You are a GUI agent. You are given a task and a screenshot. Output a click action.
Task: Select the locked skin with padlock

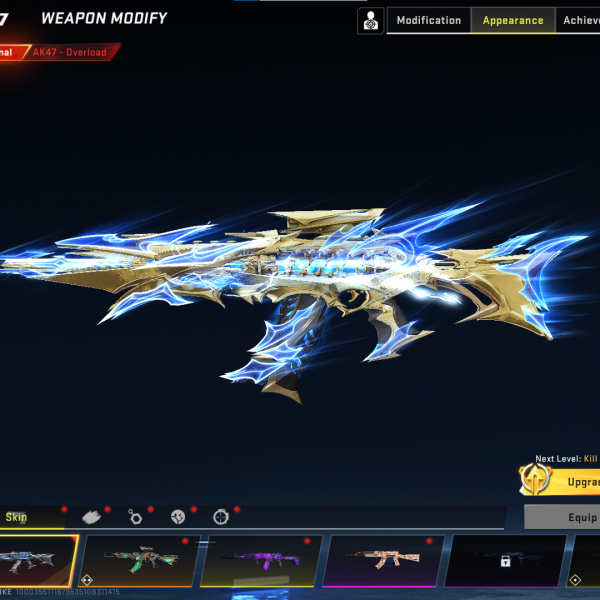click(504, 561)
